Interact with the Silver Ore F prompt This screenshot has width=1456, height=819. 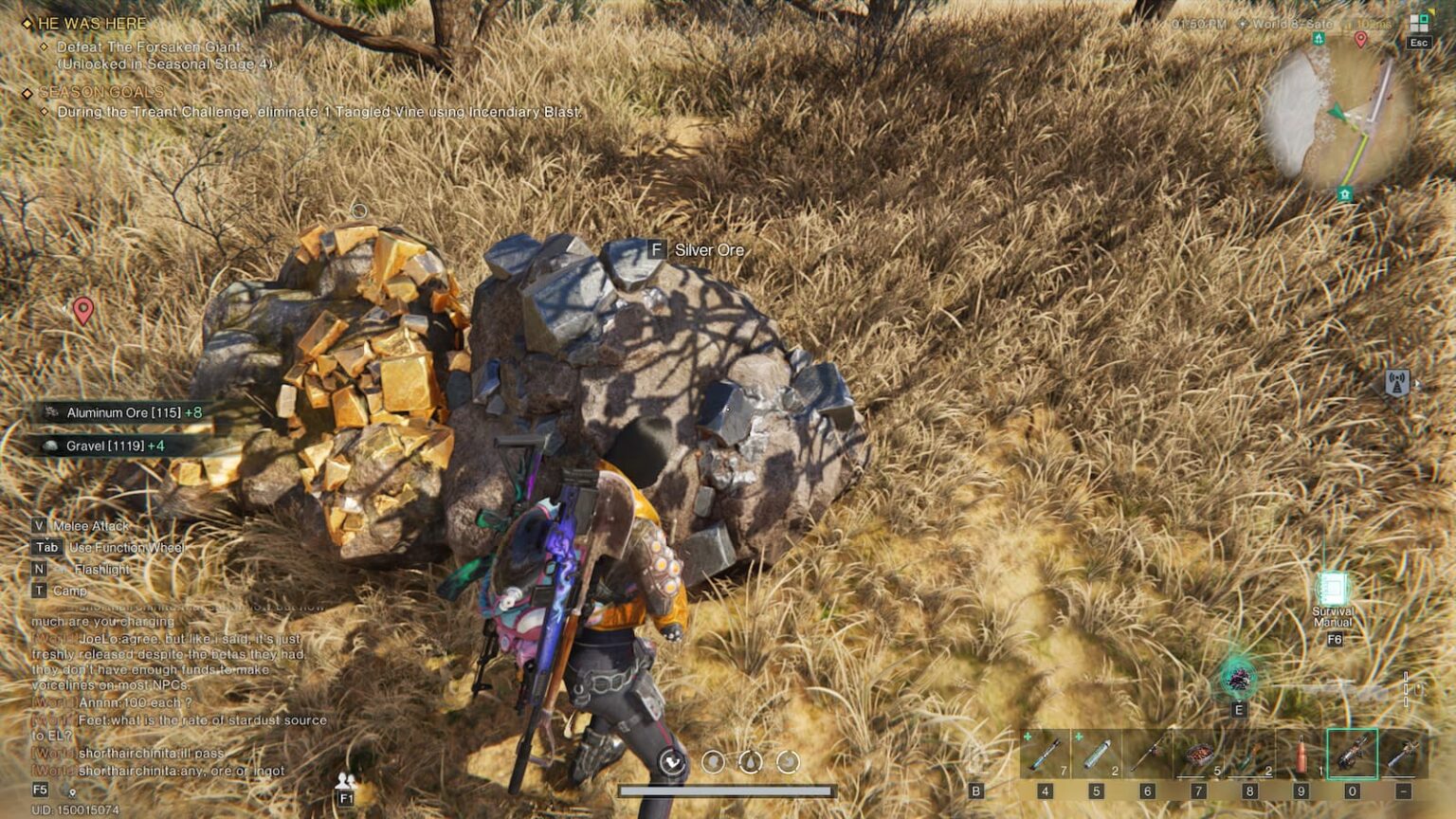coord(656,250)
